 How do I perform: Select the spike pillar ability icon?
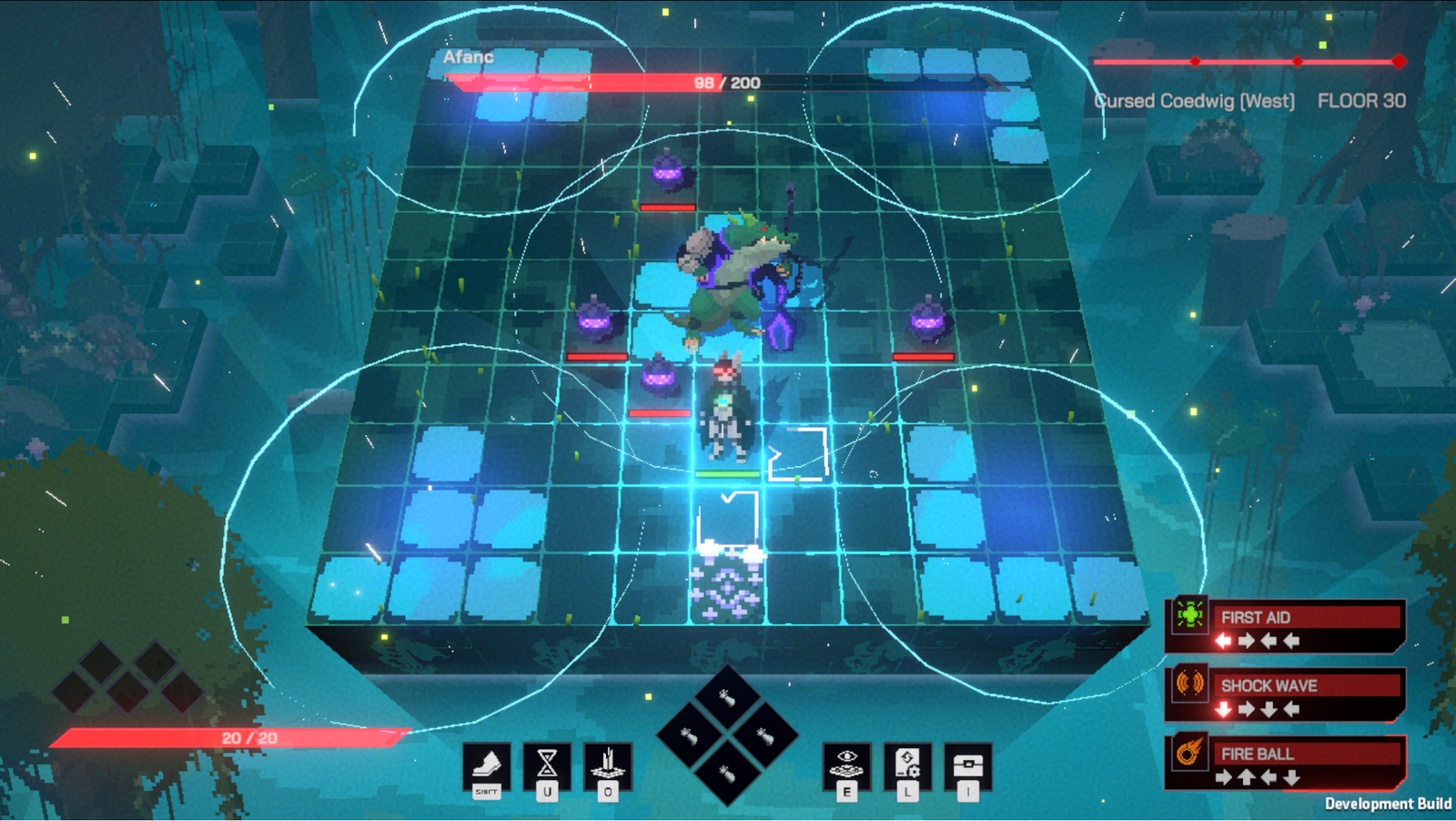pyautogui.click(x=608, y=765)
